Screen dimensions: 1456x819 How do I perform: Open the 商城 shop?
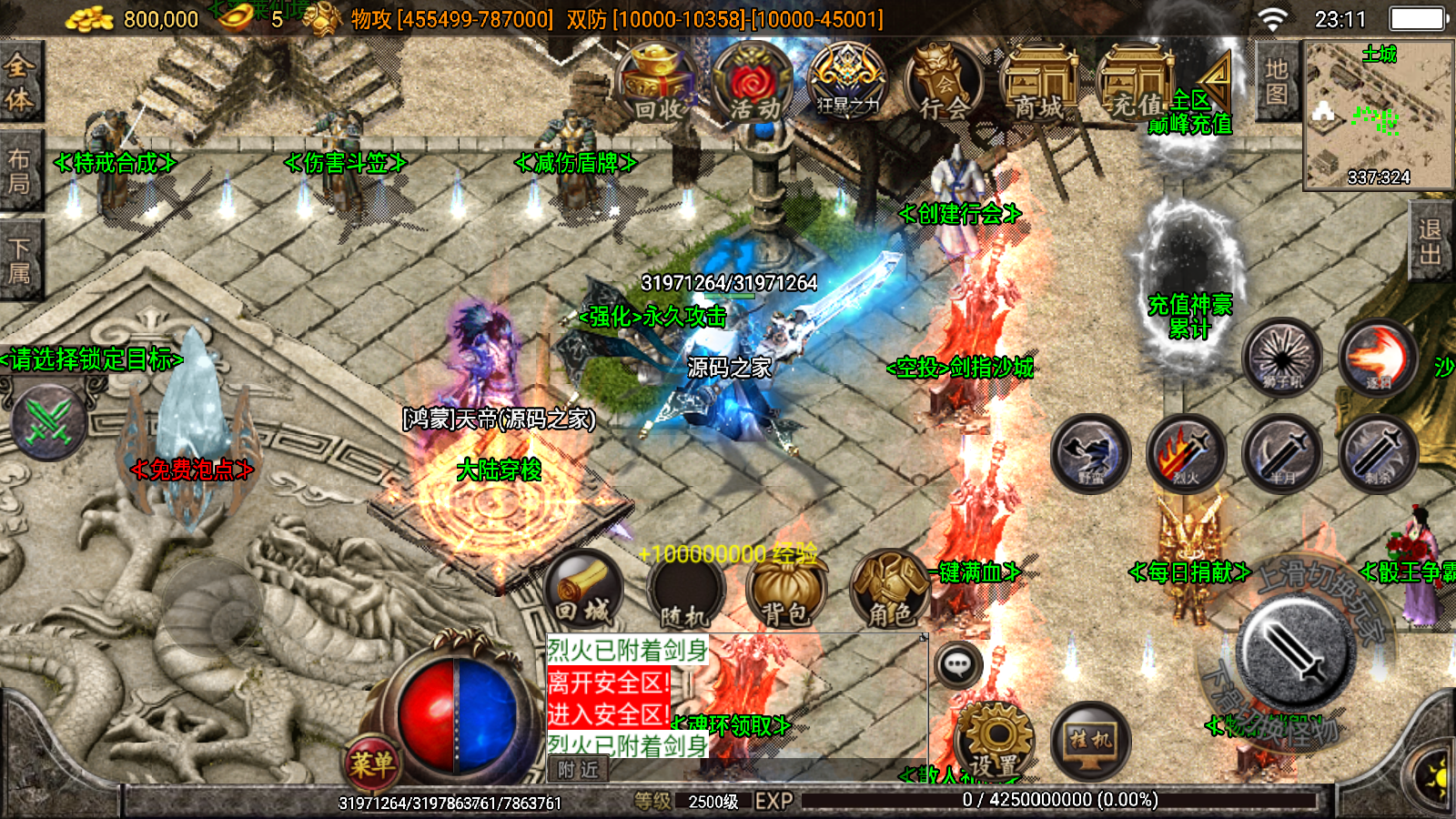coord(1038,84)
